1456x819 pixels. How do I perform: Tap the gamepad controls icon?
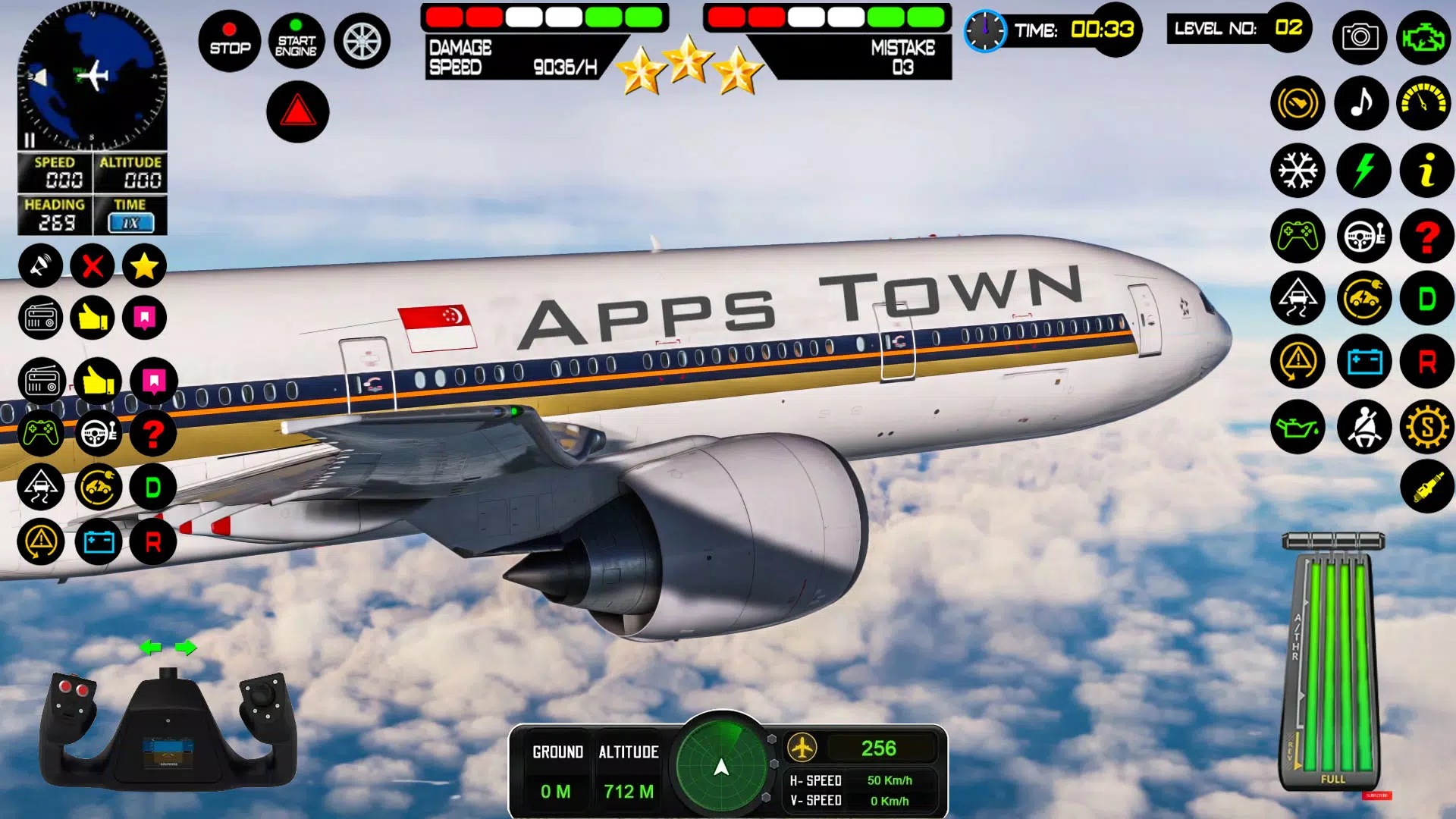coord(1298,237)
